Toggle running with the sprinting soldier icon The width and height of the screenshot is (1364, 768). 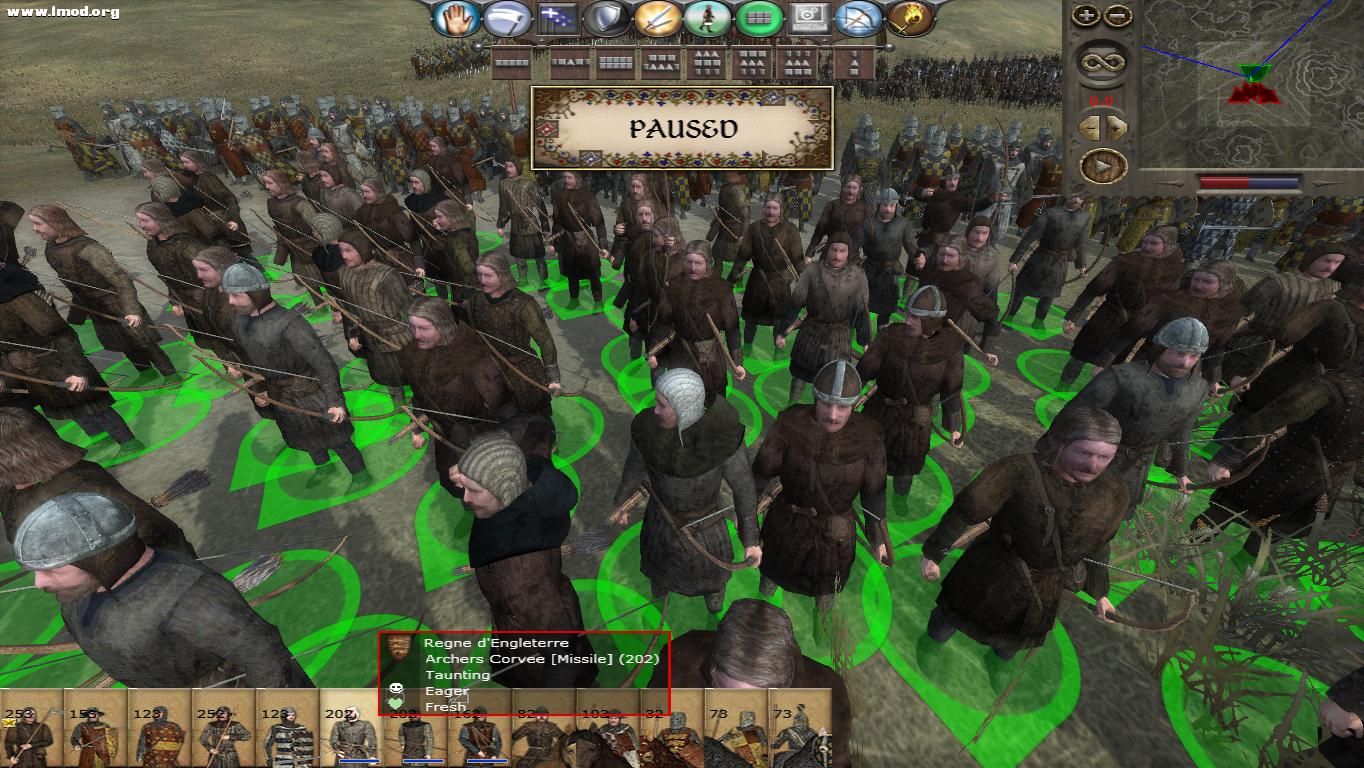pos(709,20)
